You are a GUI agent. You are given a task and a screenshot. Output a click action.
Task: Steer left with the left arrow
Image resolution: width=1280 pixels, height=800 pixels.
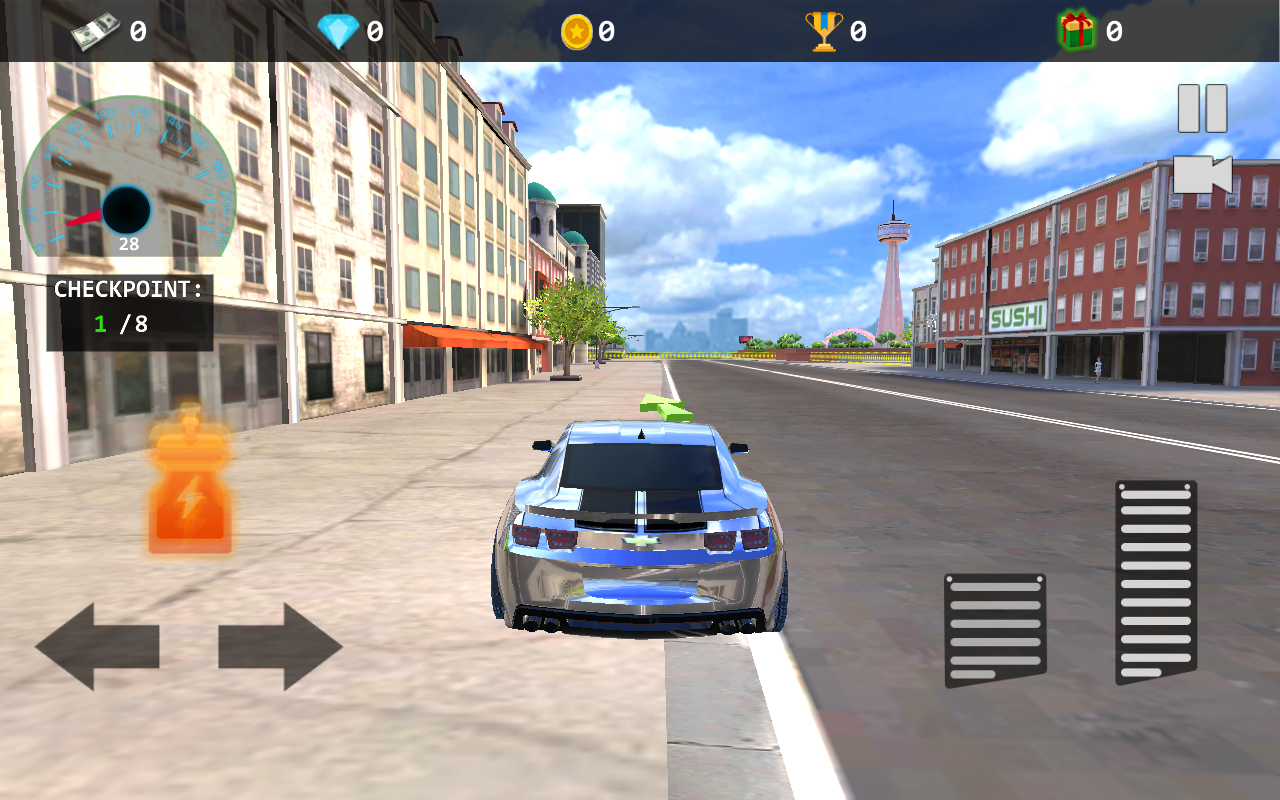pyautogui.click(x=97, y=646)
